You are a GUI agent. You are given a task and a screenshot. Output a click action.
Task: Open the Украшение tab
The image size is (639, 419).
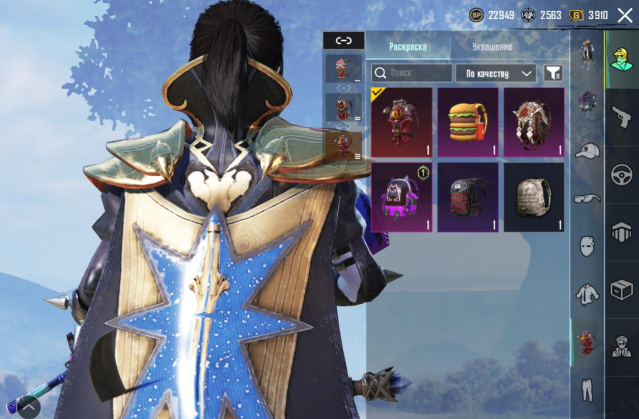click(x=491, y=46)
